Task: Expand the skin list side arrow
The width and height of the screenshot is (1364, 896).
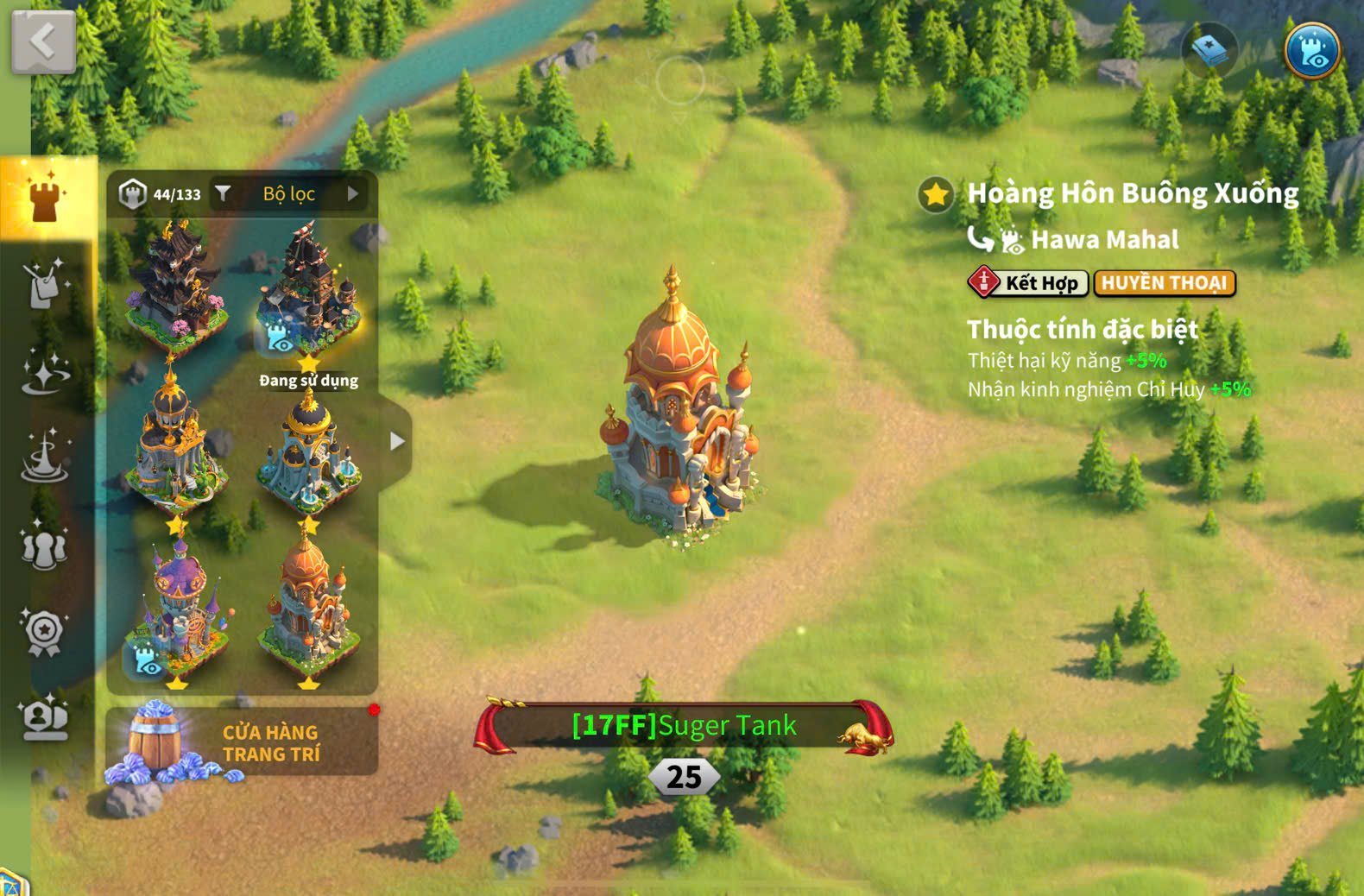Action: coord(396,441)
